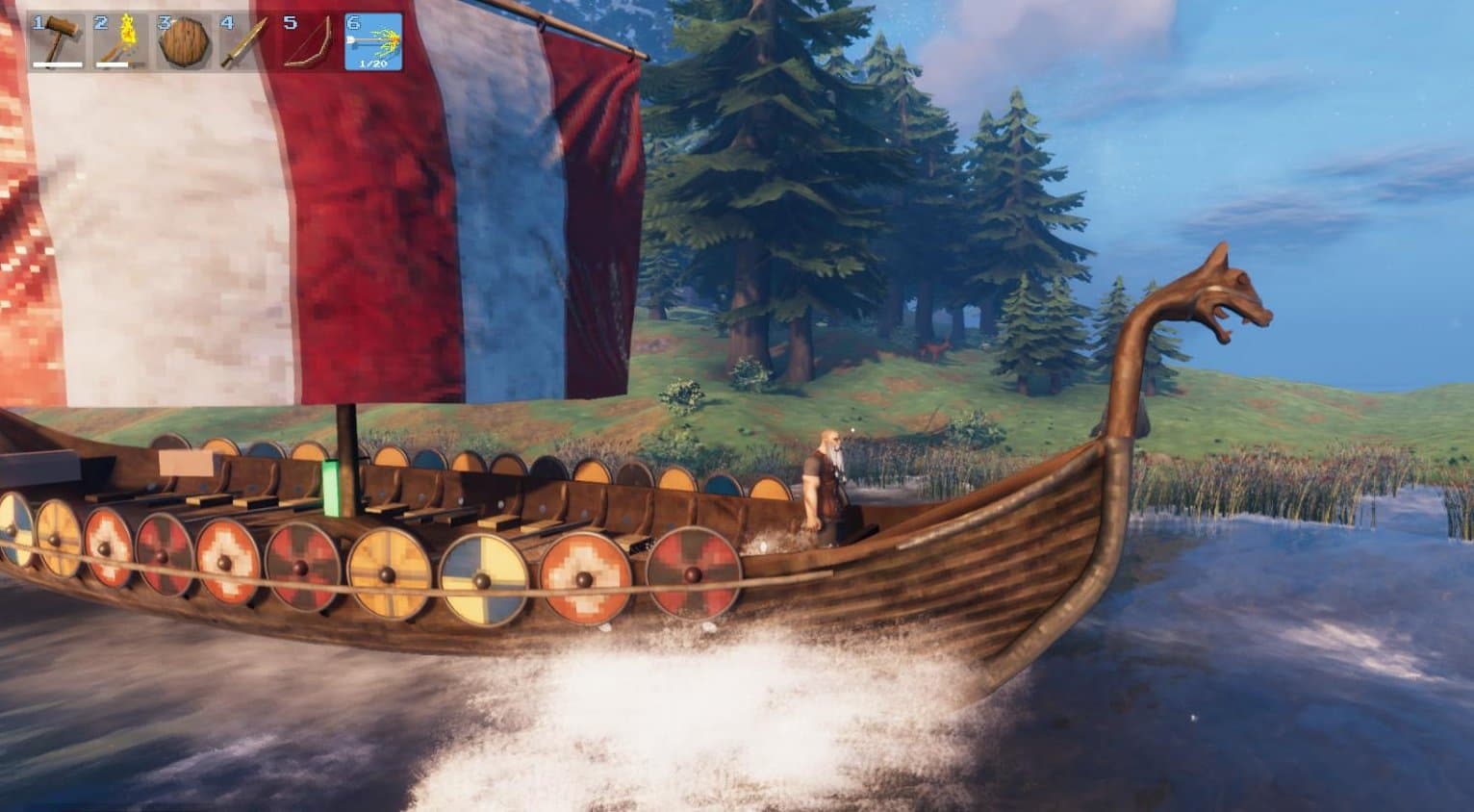Click the number 2 on the torch slot
This screenshot has height=812, width=1474.
click(x=98, y=22)
